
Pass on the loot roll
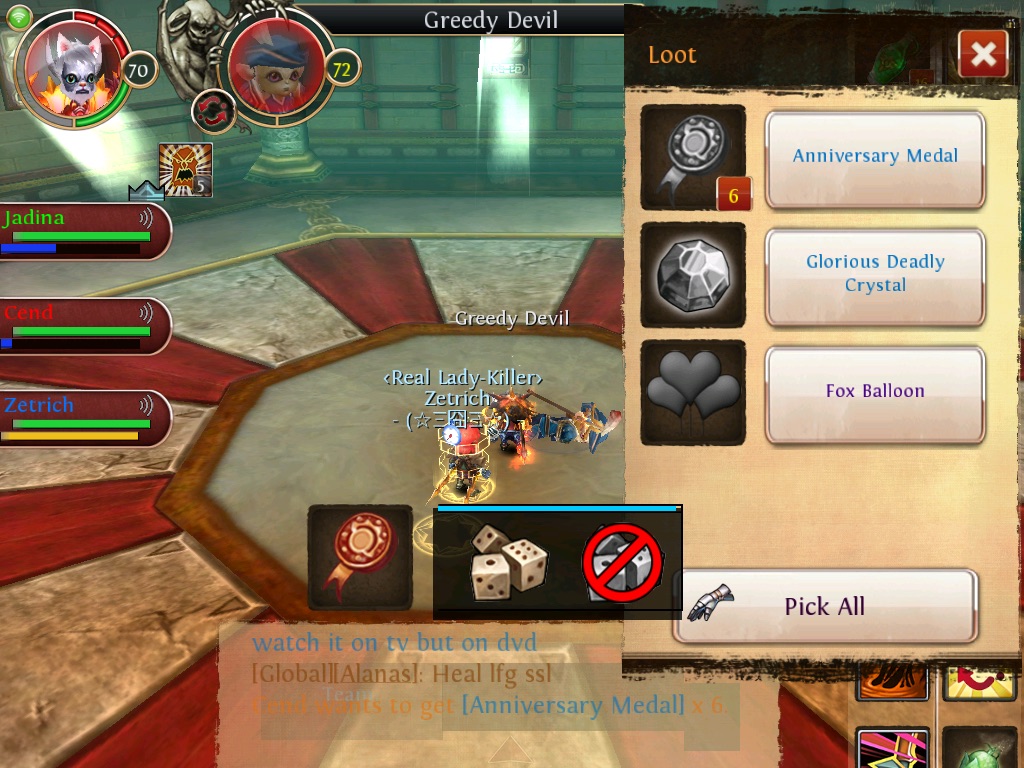pos(623,564)
